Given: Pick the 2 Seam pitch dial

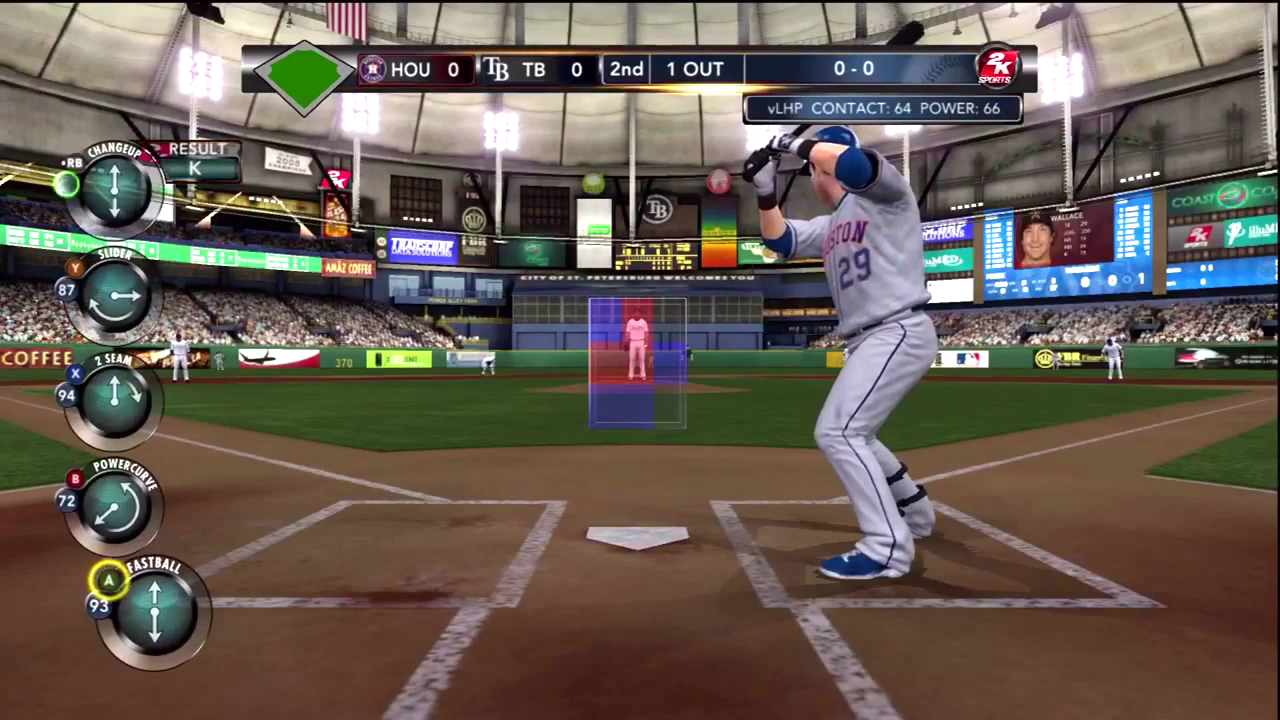Looking at the screenshot, I should [x=114, y=398].
